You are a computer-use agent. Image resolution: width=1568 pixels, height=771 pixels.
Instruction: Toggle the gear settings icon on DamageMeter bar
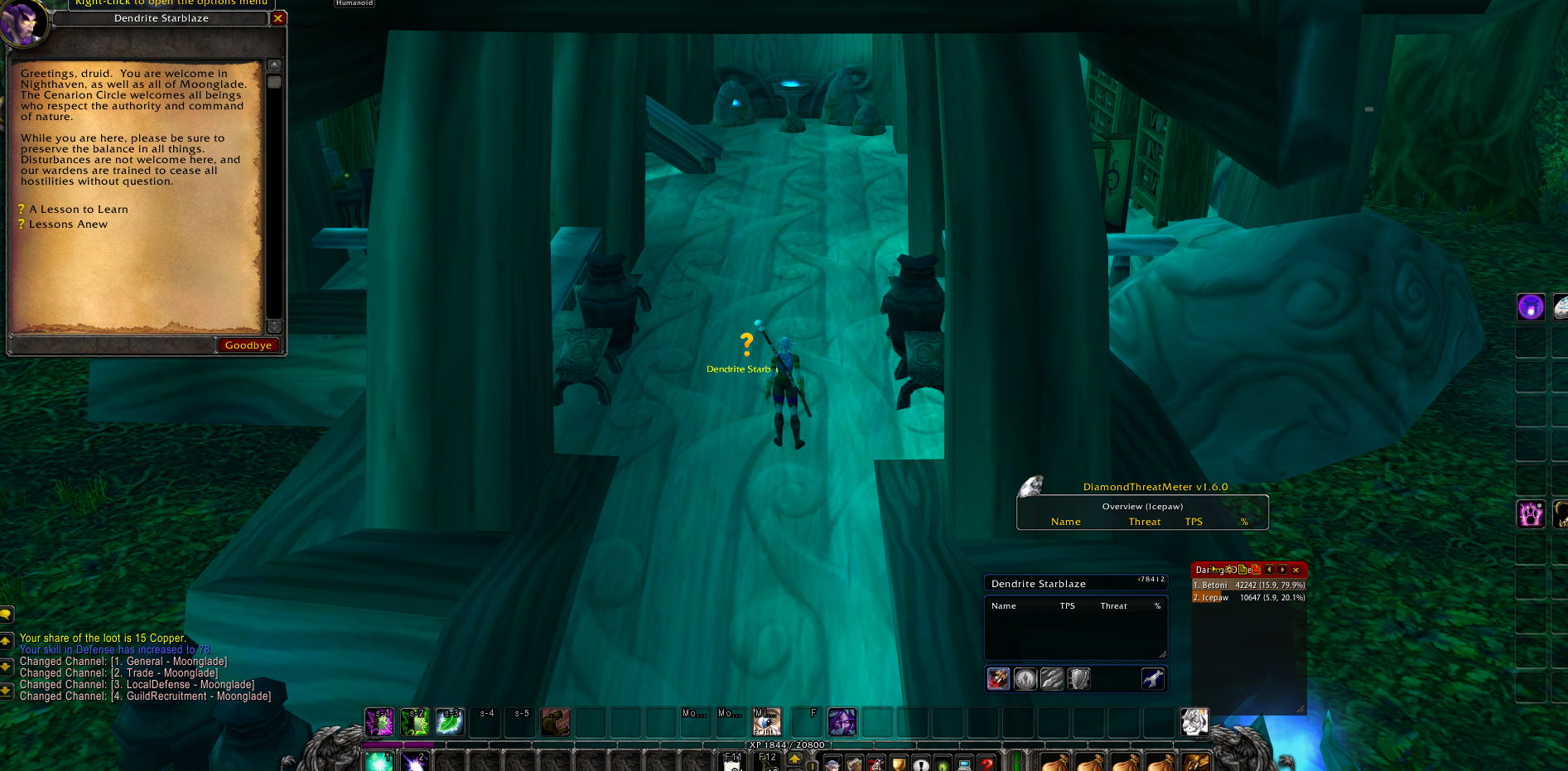click(1229, 570)
